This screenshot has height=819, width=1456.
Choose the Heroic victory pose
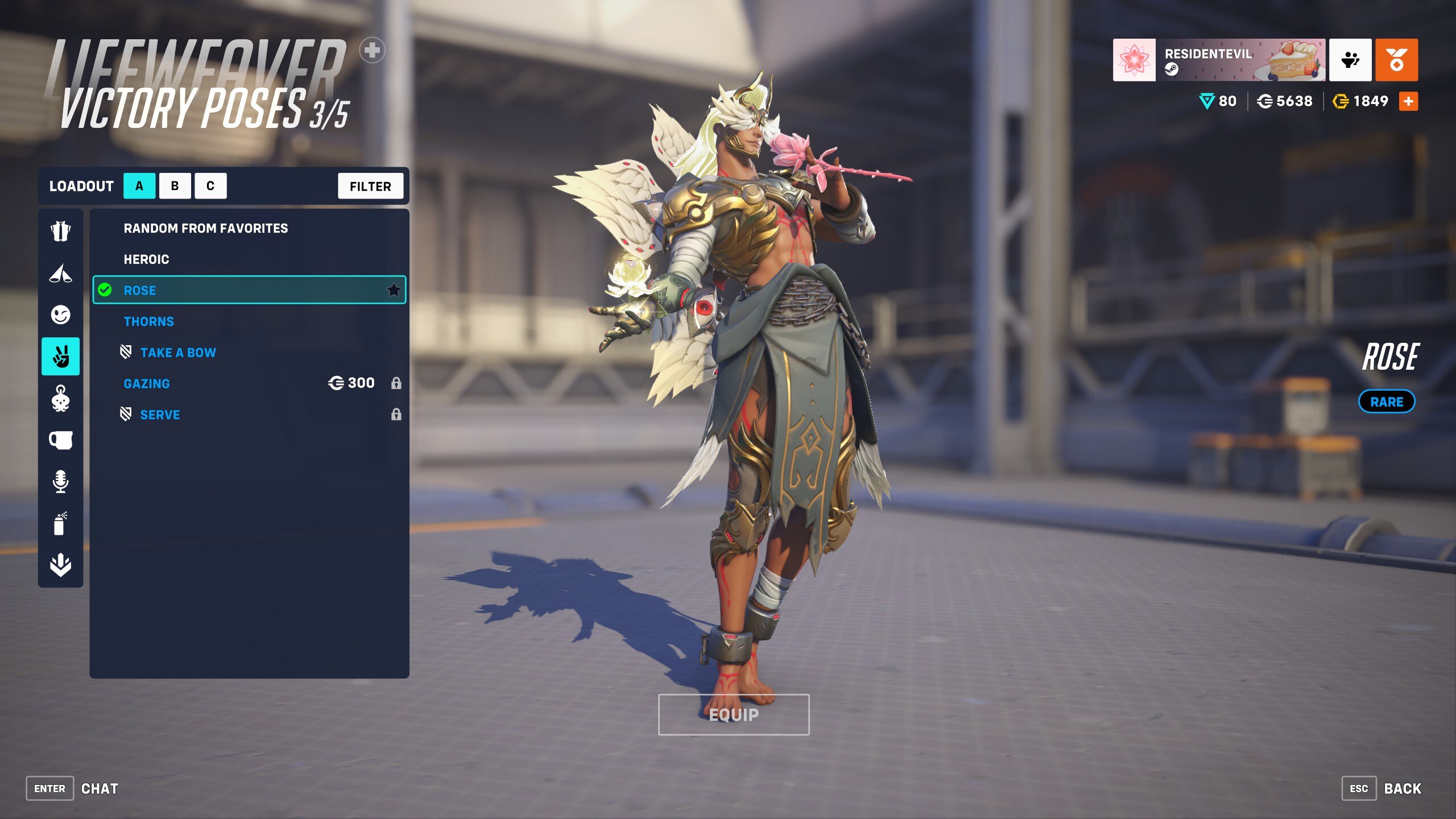(147, 259)
